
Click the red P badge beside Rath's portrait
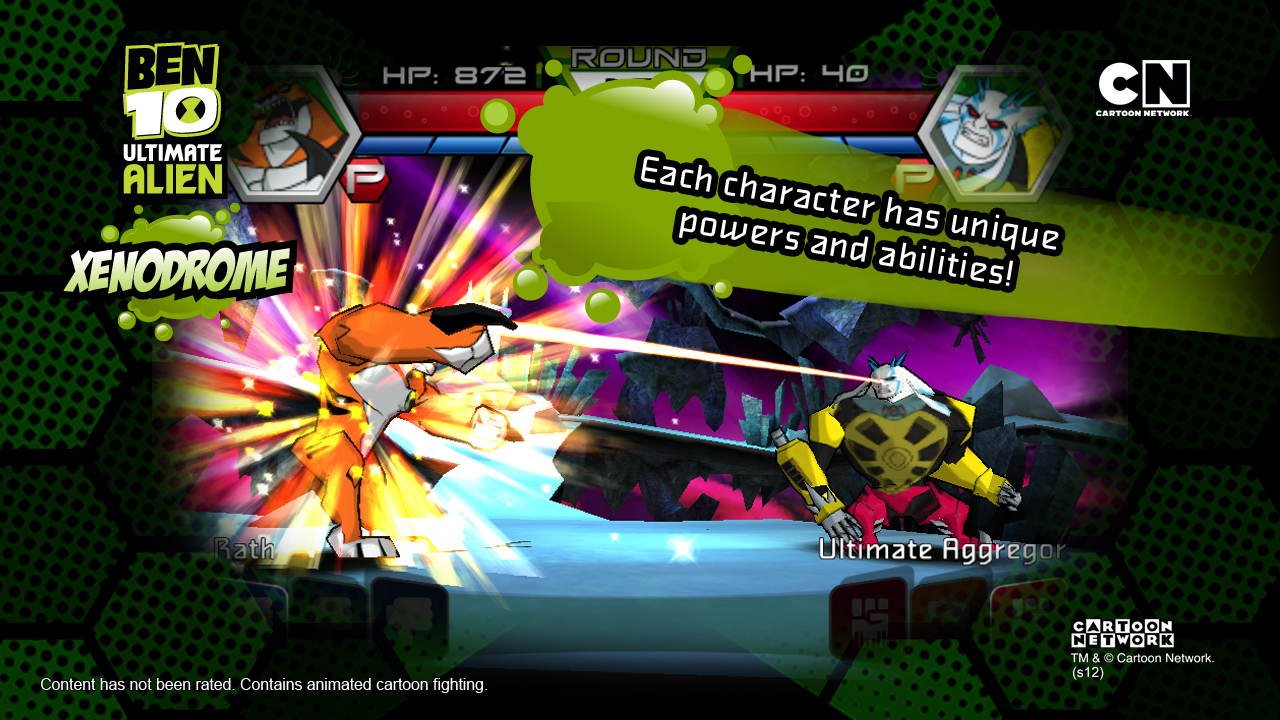(365, 180)
